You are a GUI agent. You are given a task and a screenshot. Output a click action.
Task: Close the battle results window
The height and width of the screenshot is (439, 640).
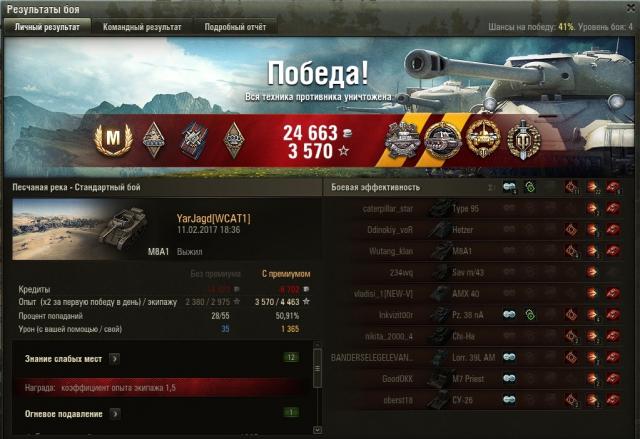coord(630,8)
